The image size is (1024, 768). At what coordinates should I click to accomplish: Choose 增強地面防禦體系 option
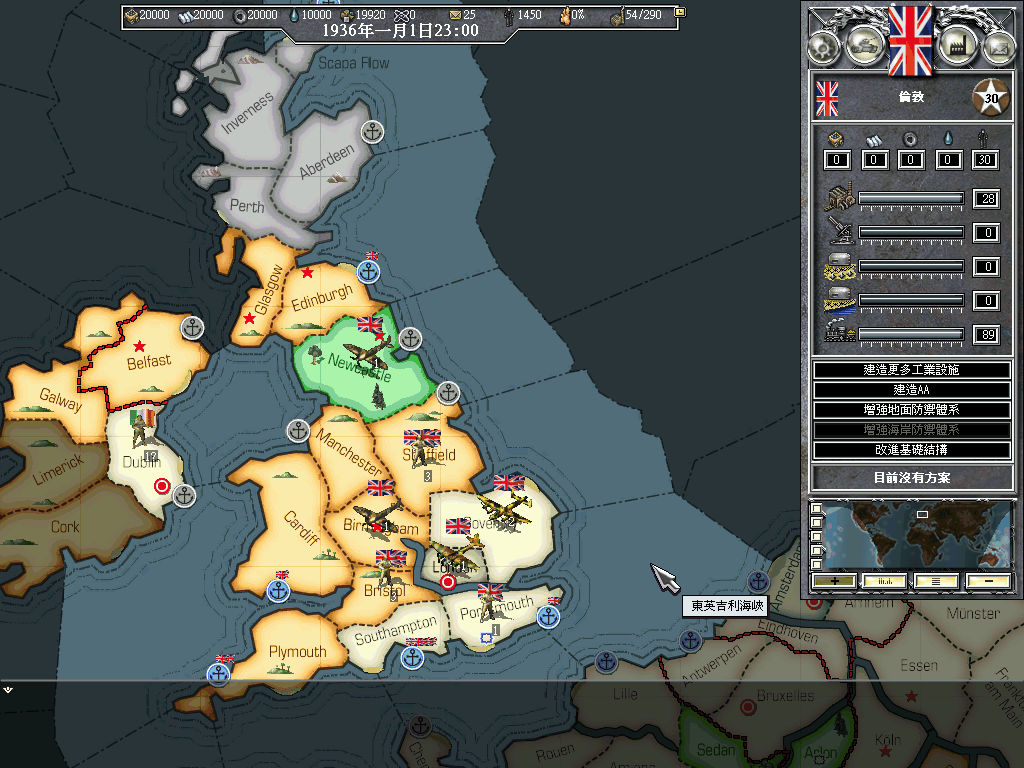pos(911,410)
